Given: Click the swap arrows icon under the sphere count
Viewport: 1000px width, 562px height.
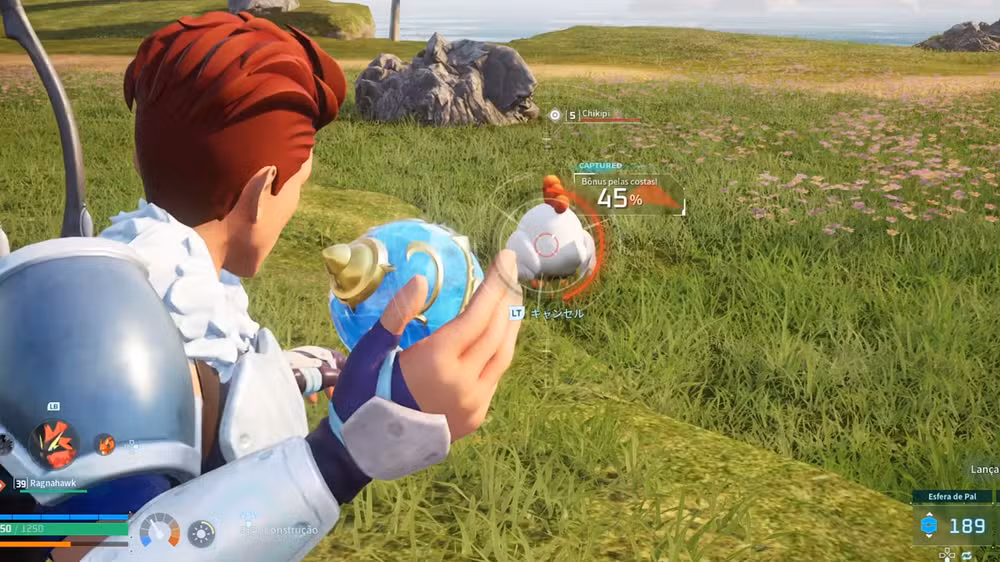Looking at the screenshot, I should tap(965, 553).
